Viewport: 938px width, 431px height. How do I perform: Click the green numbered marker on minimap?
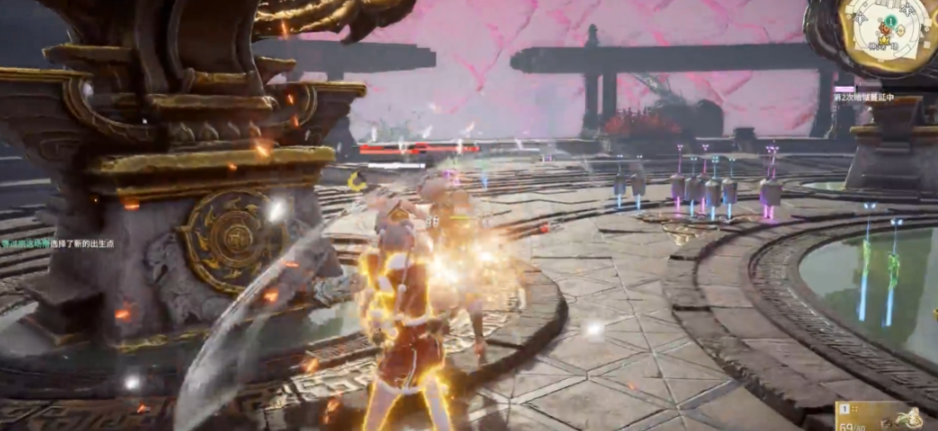point(889,21)
